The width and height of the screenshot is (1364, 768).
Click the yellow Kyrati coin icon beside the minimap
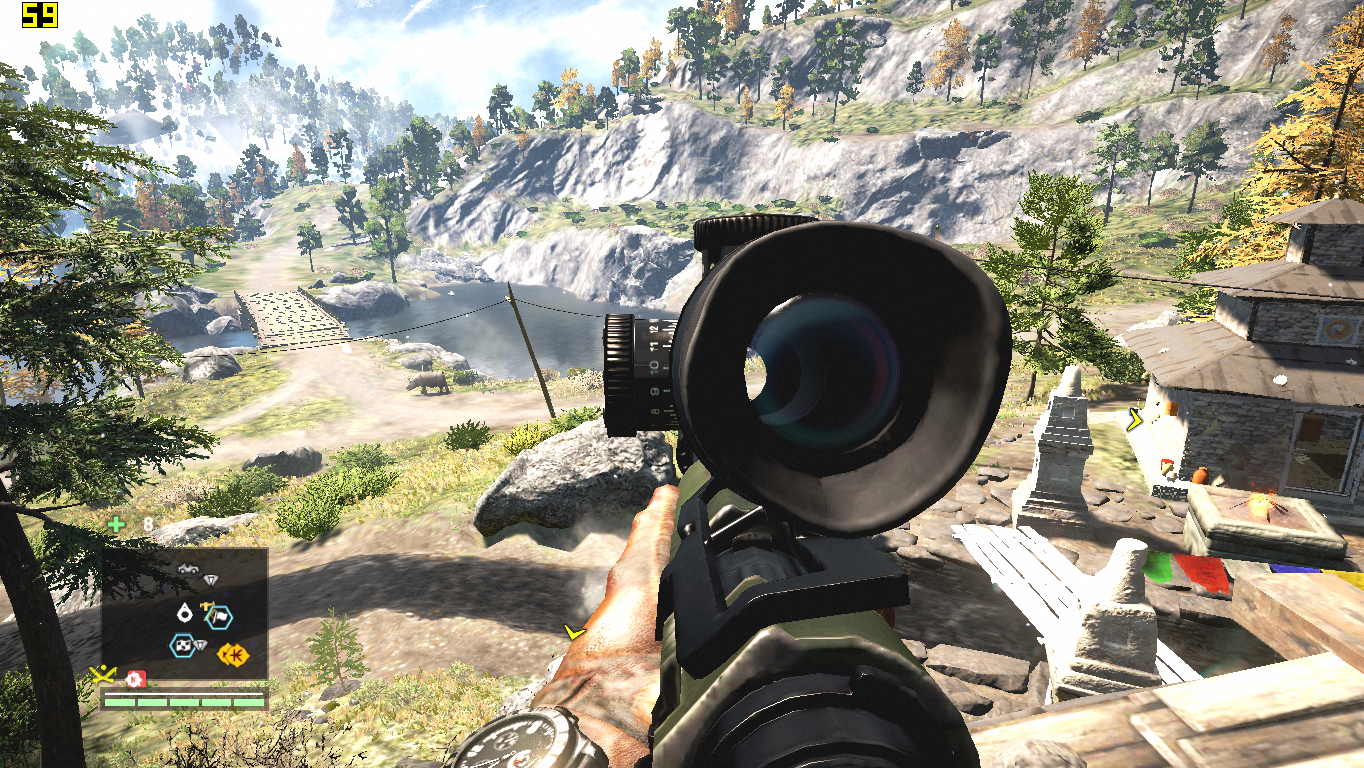click(235, 653)
